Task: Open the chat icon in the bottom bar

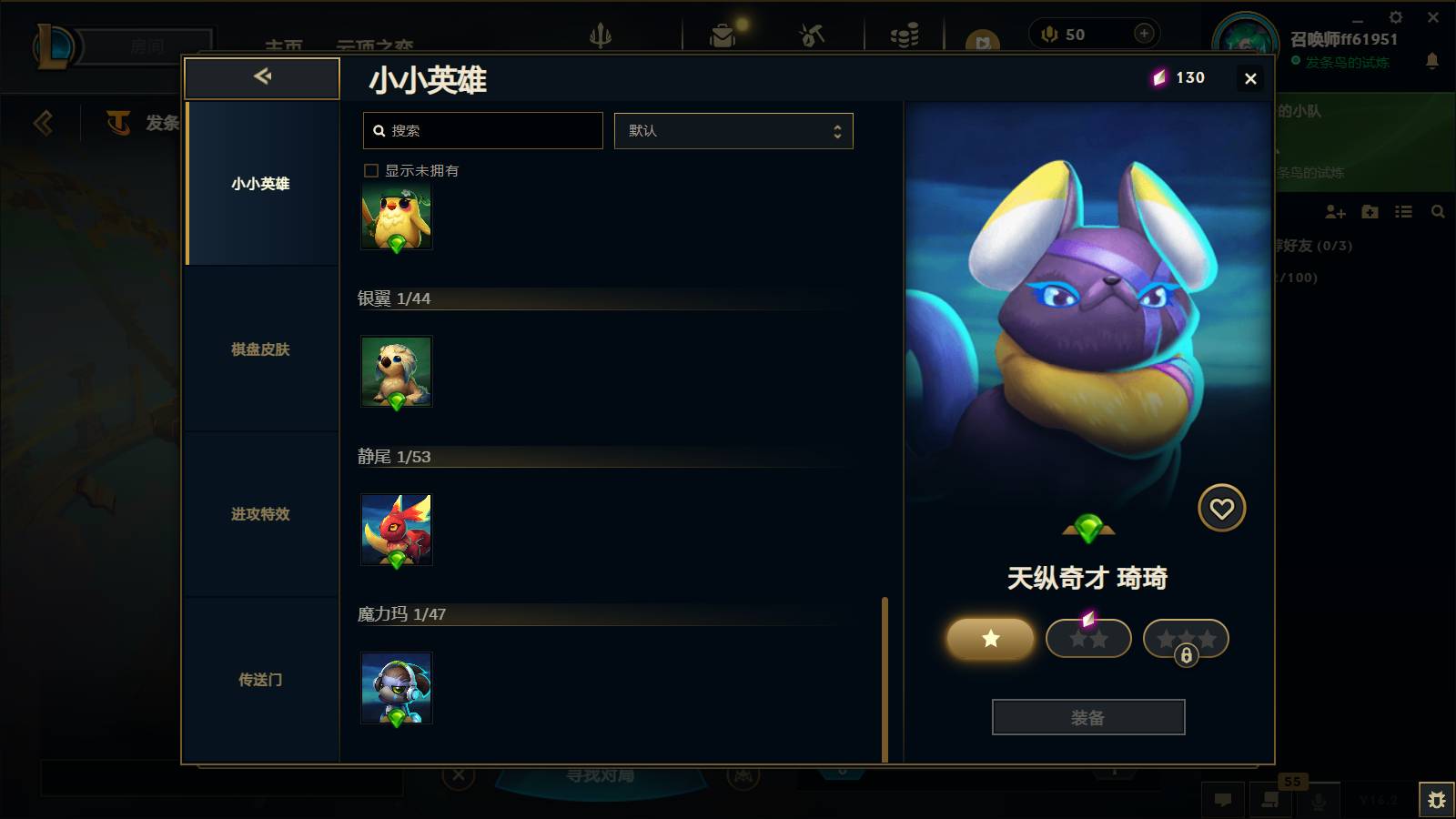Action: pos(1224,800)
